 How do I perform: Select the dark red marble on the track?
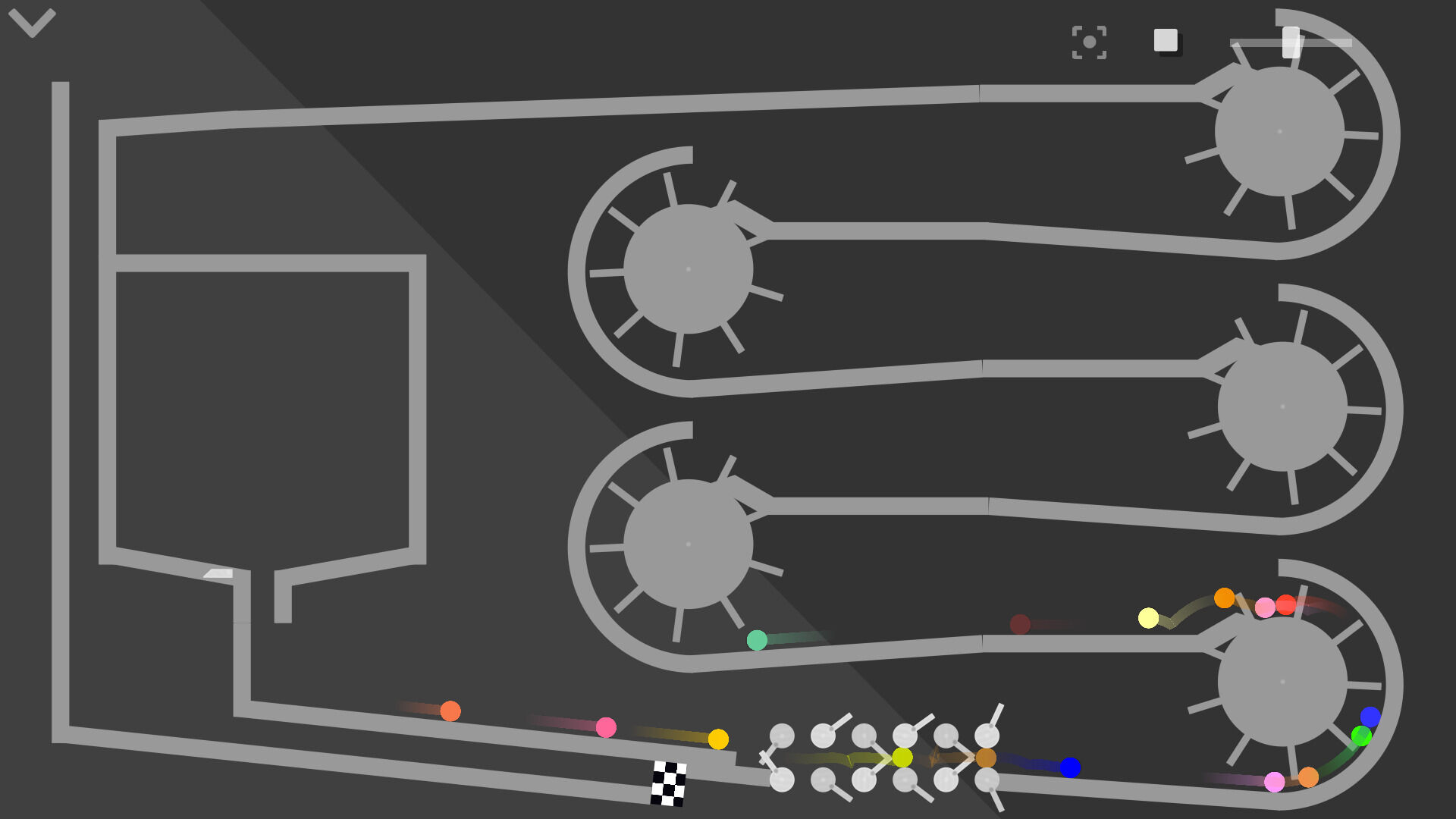coord(1020,625)
